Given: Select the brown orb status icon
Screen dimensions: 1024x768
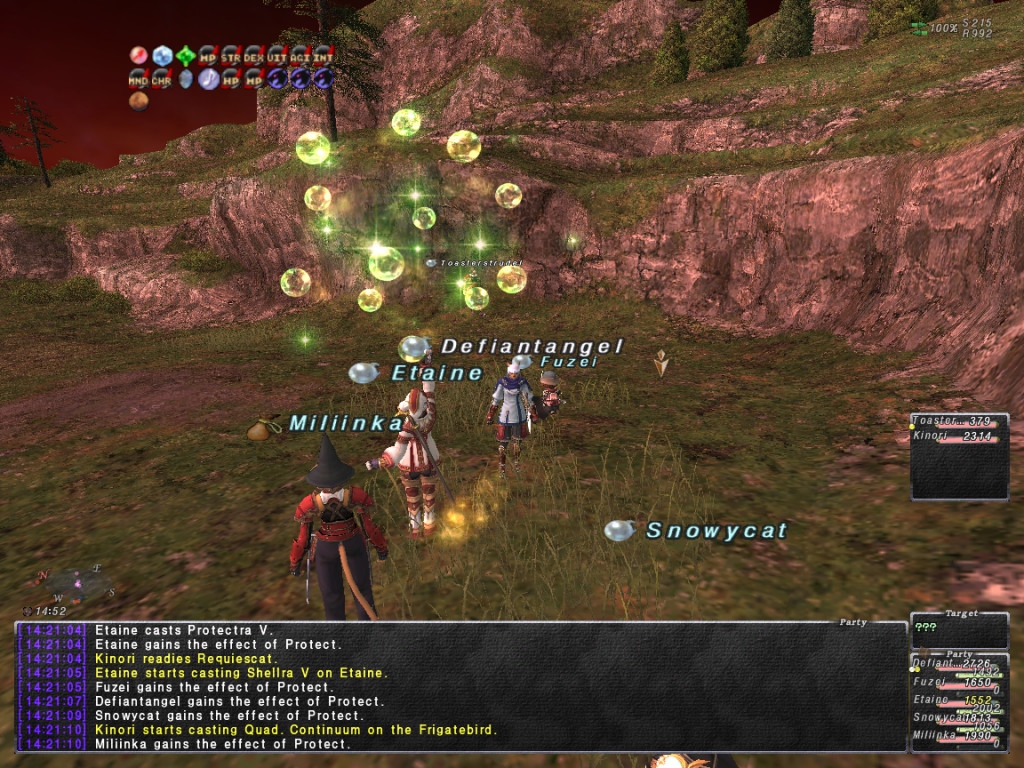Looking at the screenshot, I should (138, 100).
